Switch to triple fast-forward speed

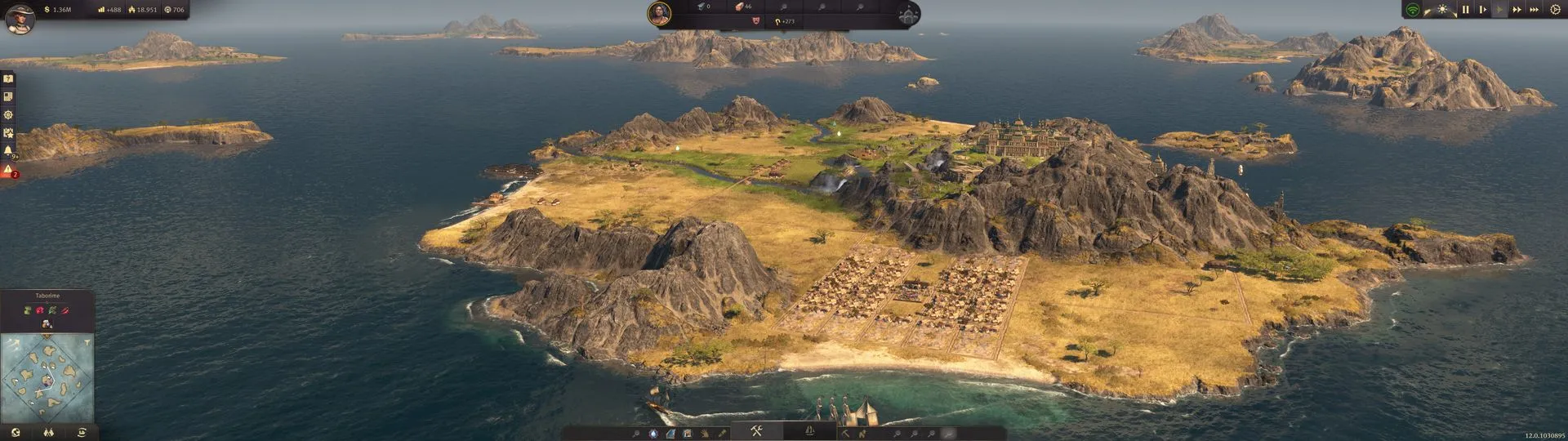(x=1534, y=10)
